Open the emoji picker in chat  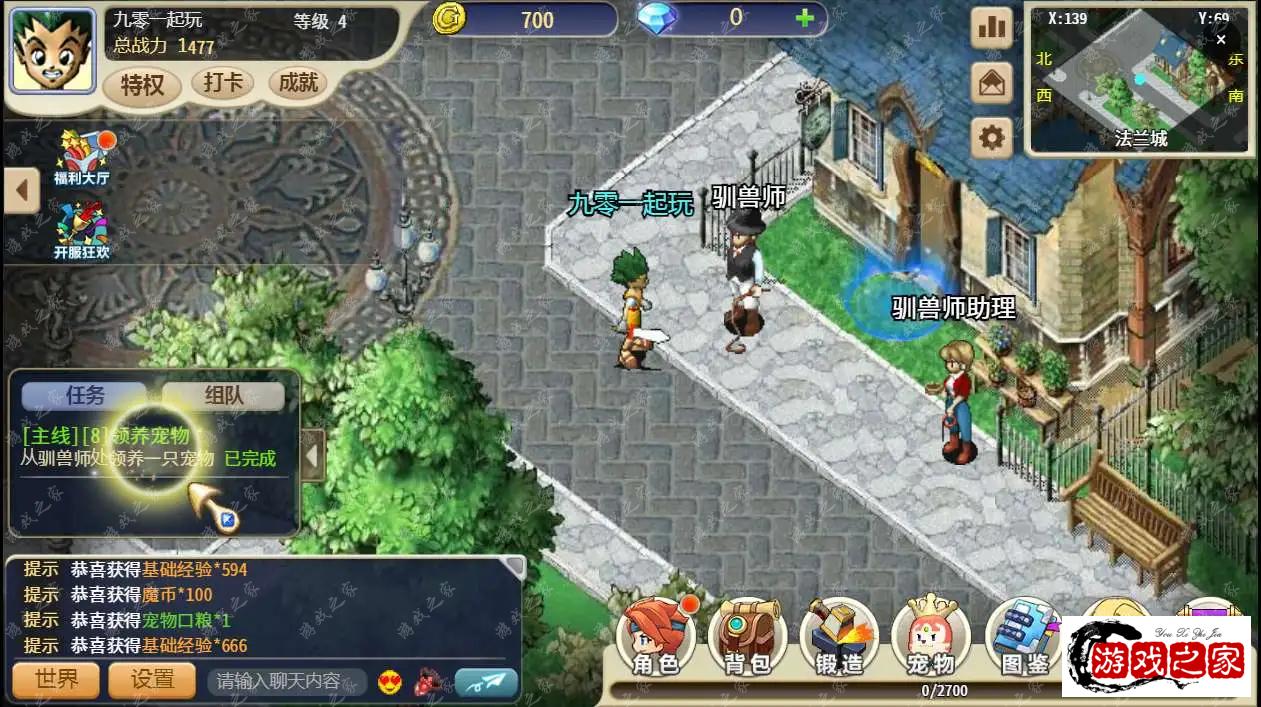pyautogui.click(x=389, y=682)
